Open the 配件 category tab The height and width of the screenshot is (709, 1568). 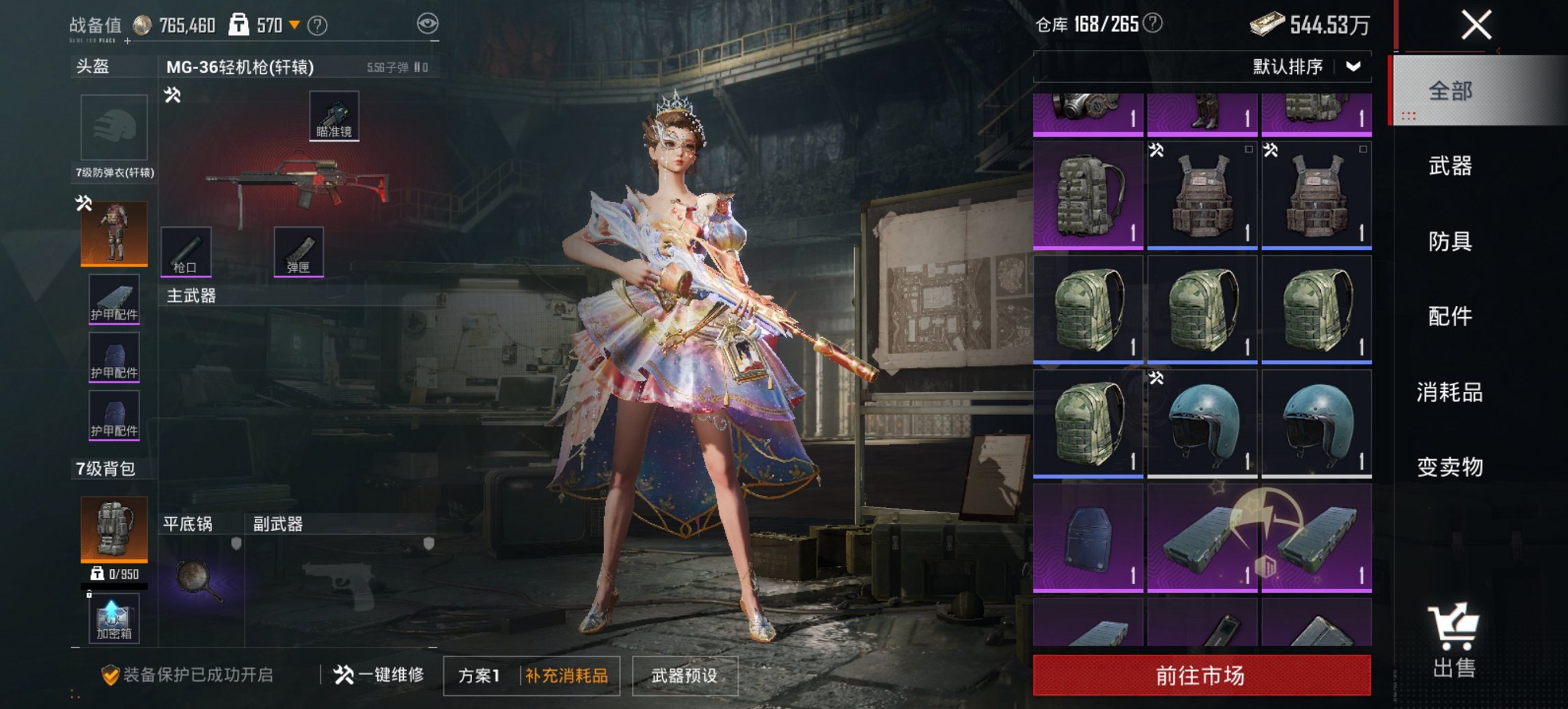tap(1450, 317)
